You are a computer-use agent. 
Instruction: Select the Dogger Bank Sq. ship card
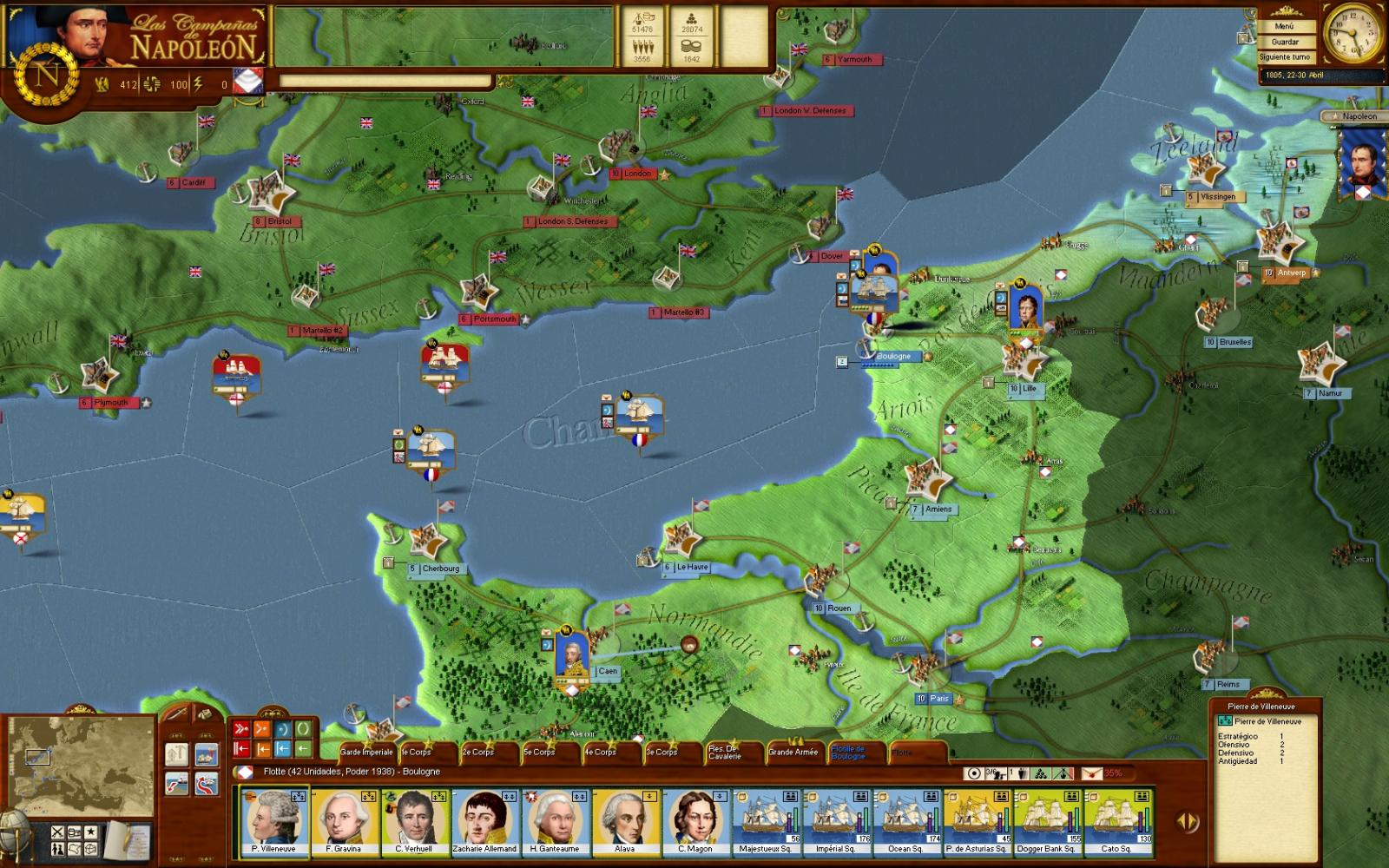[1048, 822]
